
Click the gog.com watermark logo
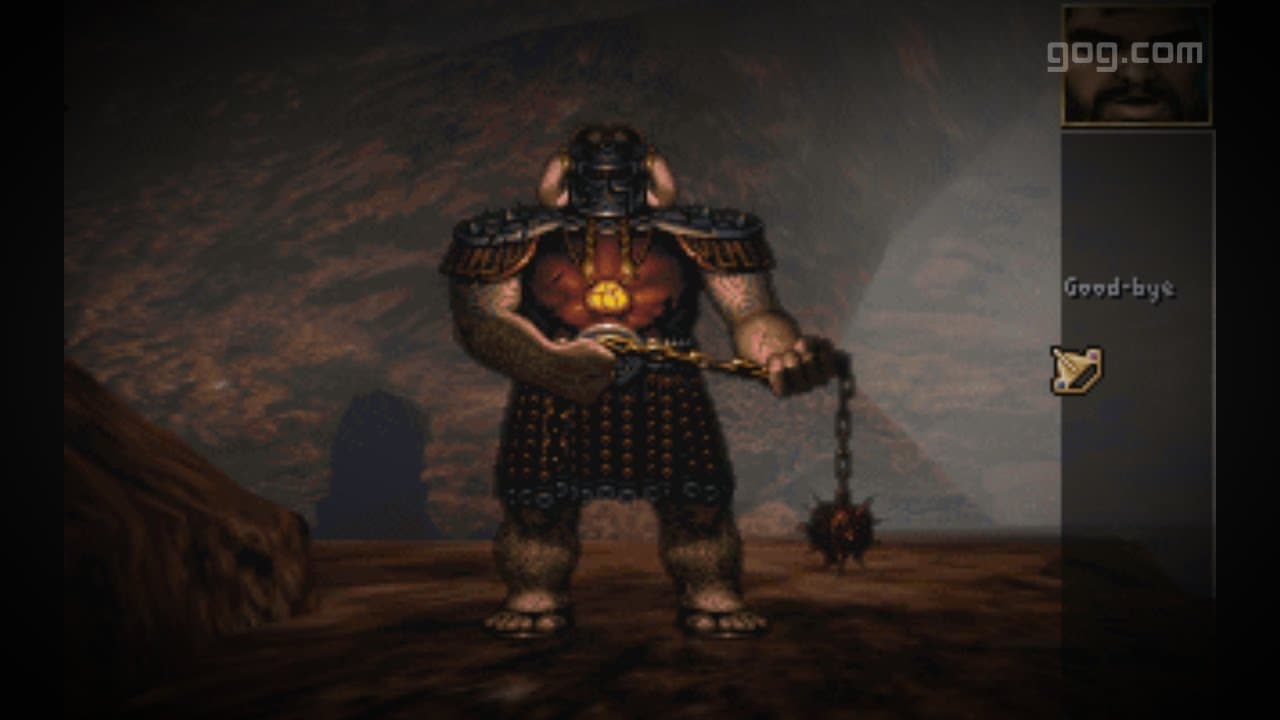pos(1124,54)
